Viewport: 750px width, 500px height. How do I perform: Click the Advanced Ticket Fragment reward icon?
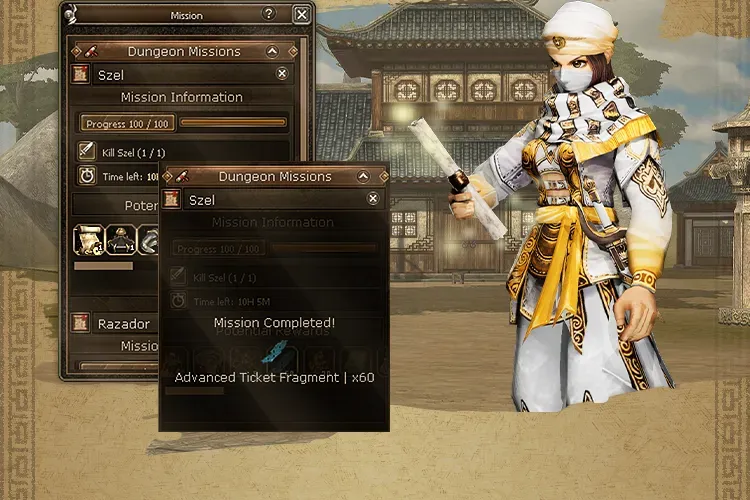273,353
